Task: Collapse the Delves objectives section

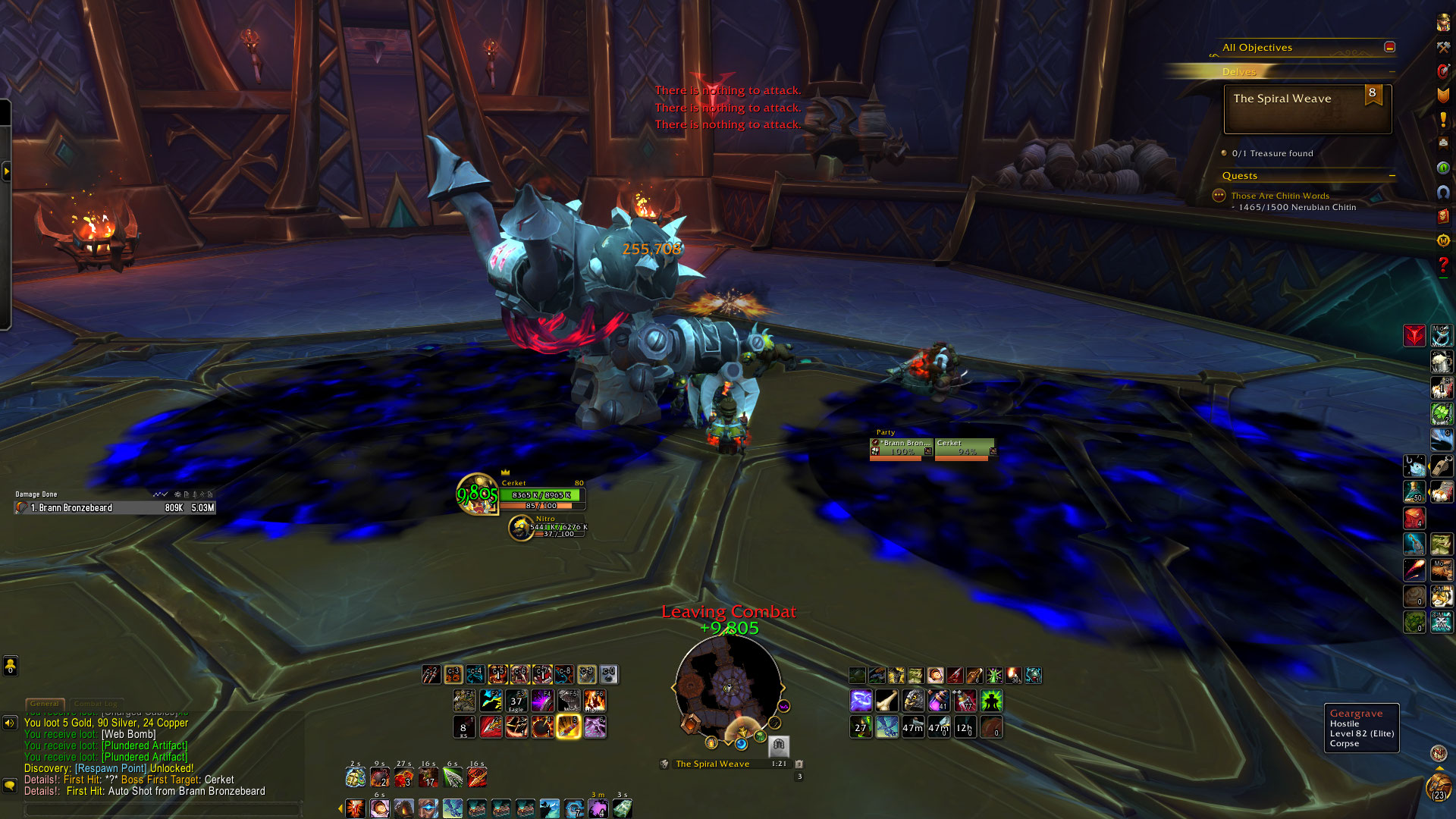Action: tap(1392, 72)
